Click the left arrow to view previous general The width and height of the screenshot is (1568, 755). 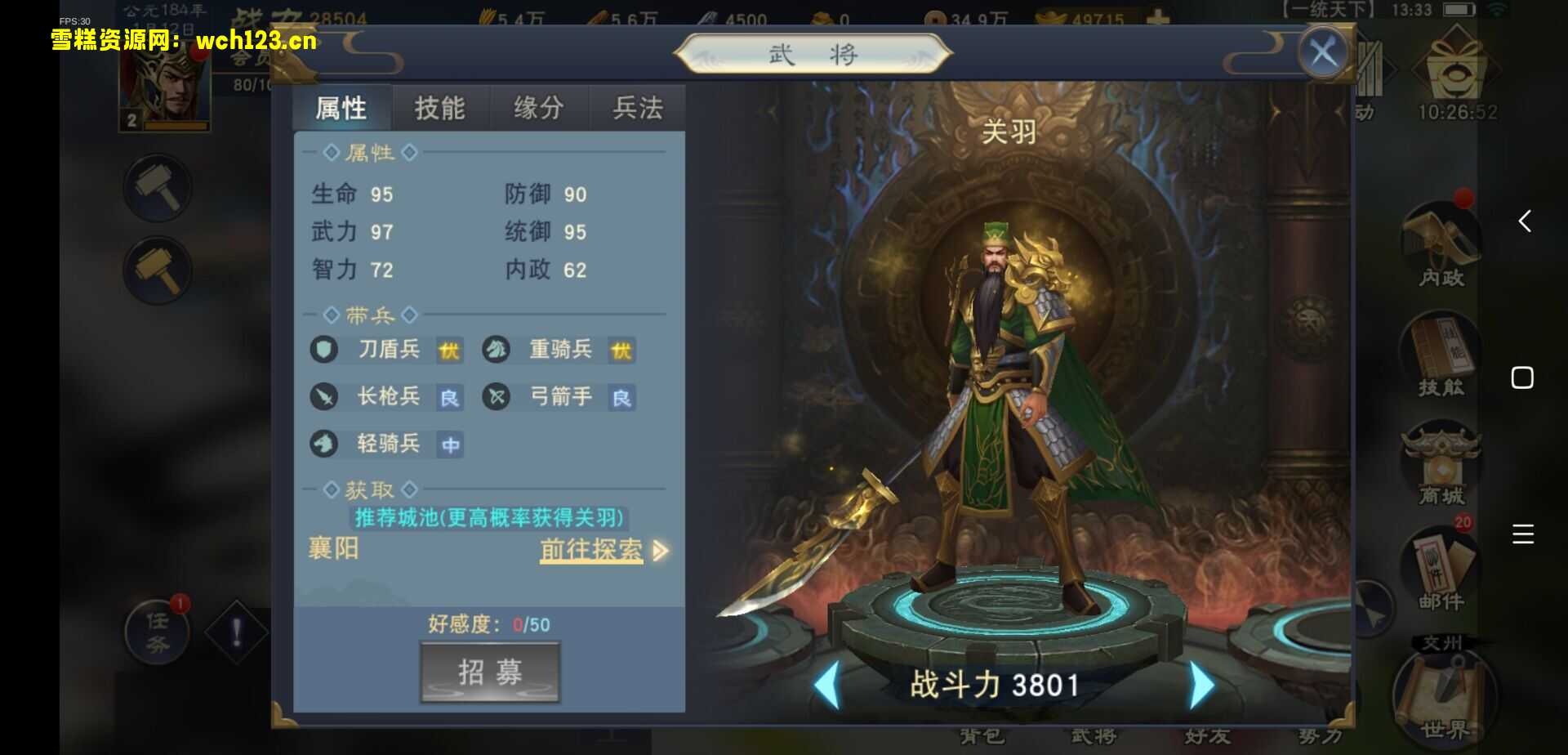[827, 685]
